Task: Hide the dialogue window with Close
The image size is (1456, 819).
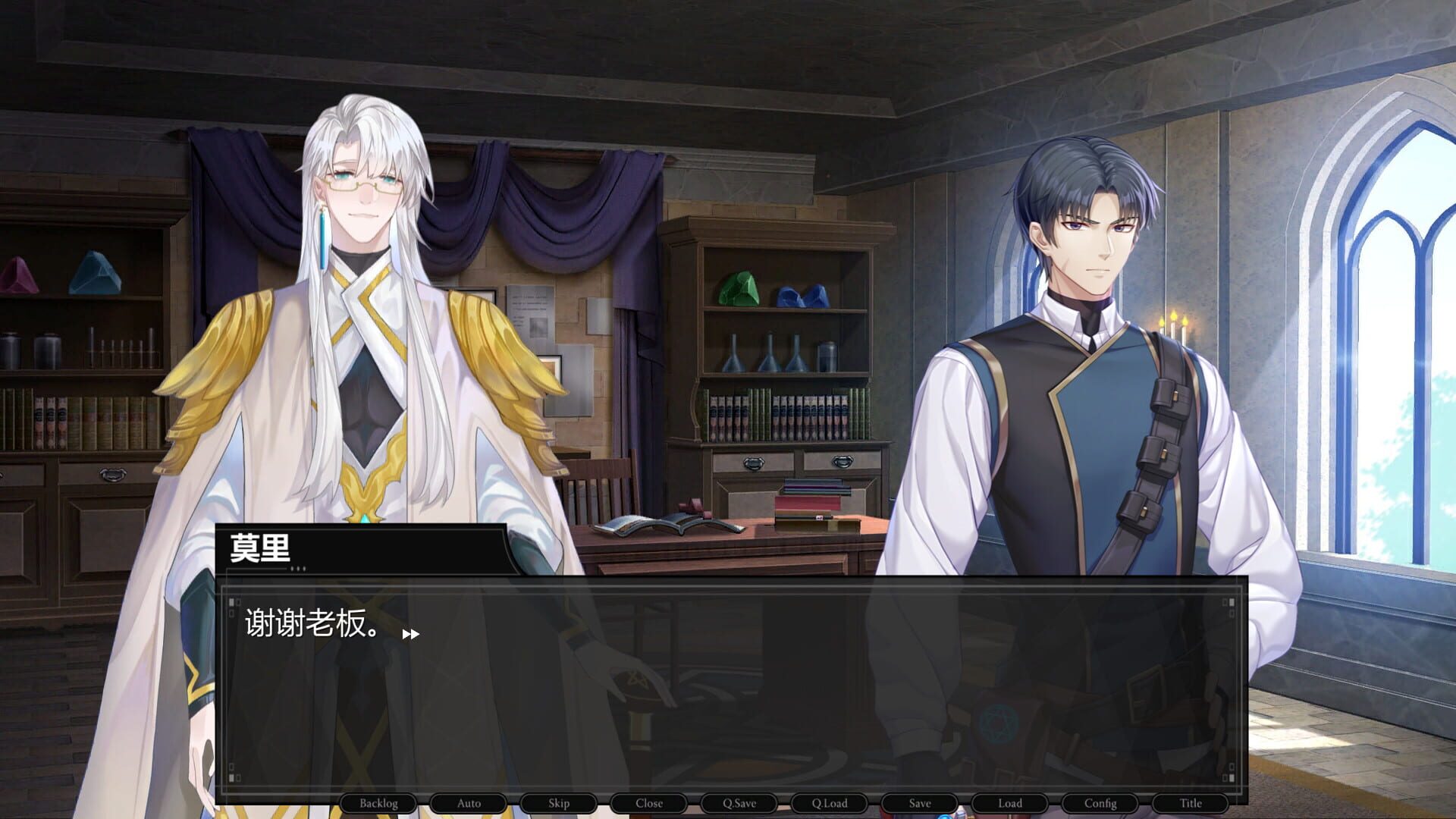Action: [x=648, y=803]
